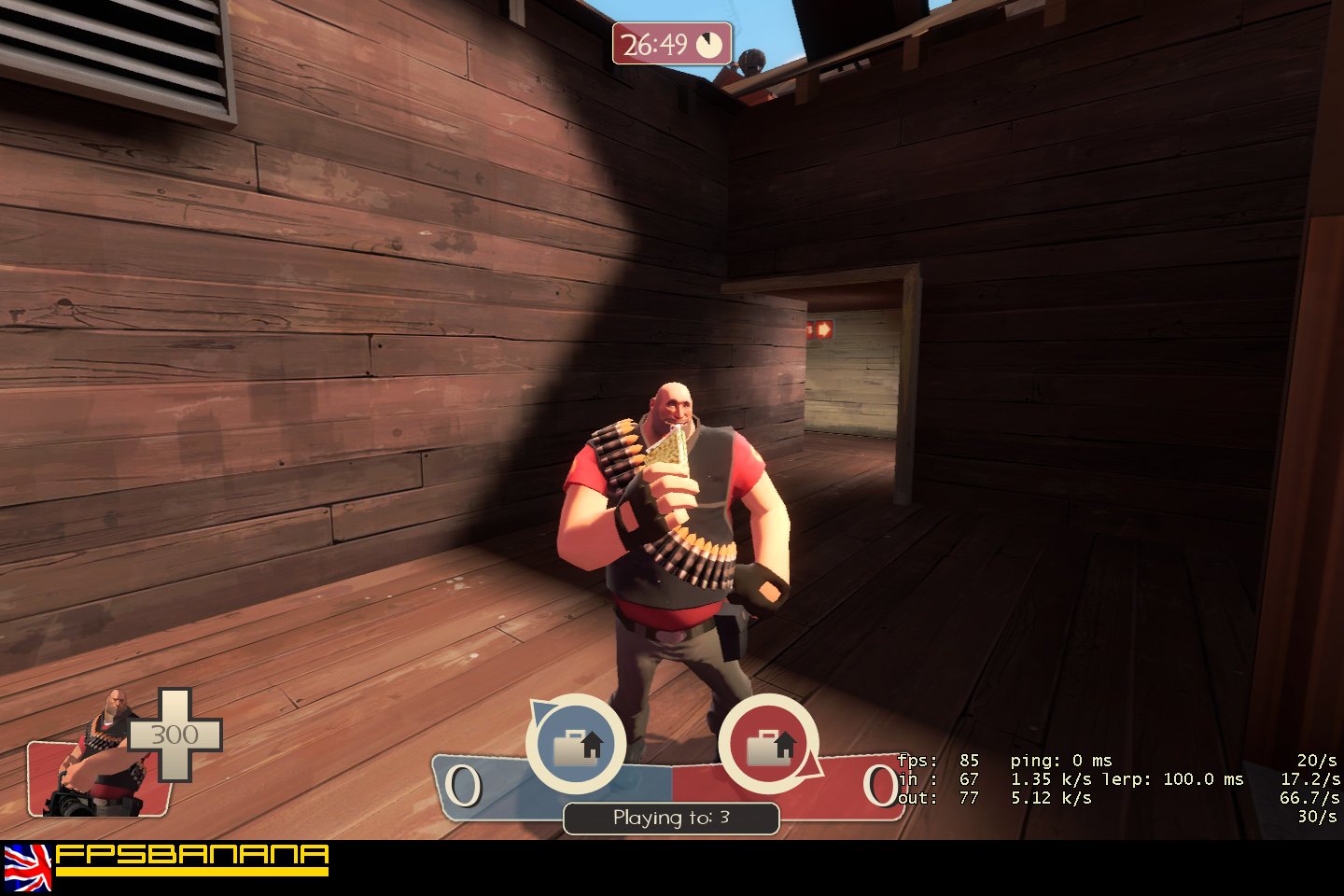
Task: Toggle the BLU intelligence capture indicator
Action: tap(576, 745)
